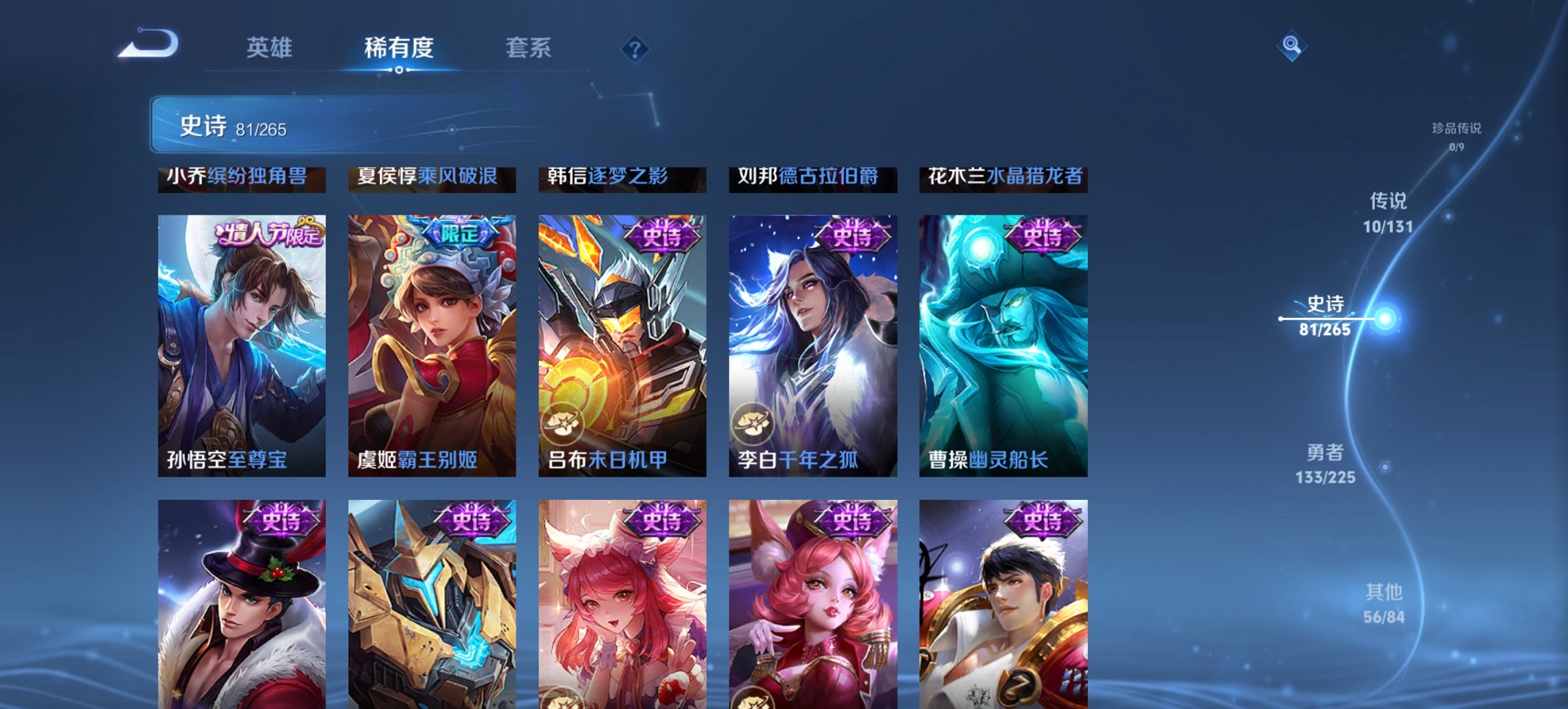Open the search magnifier icon
The height and width of the screenshot is (709, 1568).
point(1290,46)
